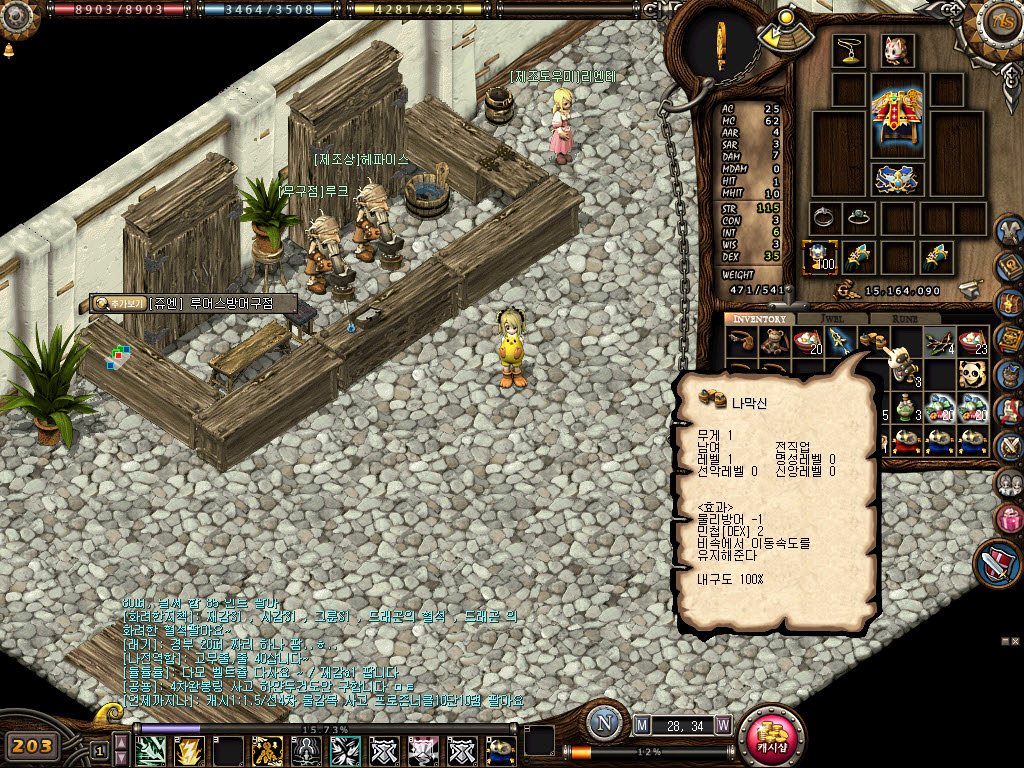
Task: Open the crossed swords side menu icon
Action: click(1009, 445)
